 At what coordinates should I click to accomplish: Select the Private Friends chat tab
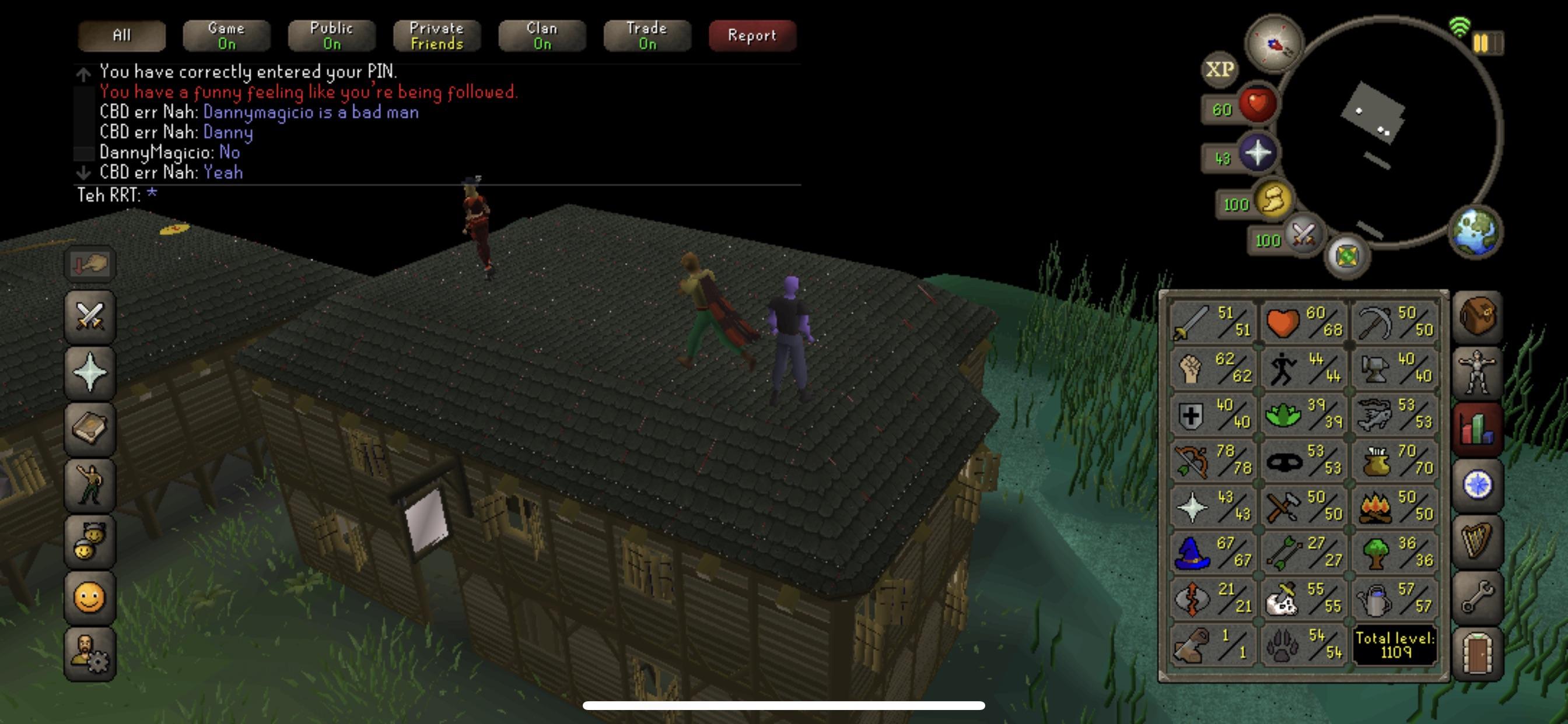436,36
